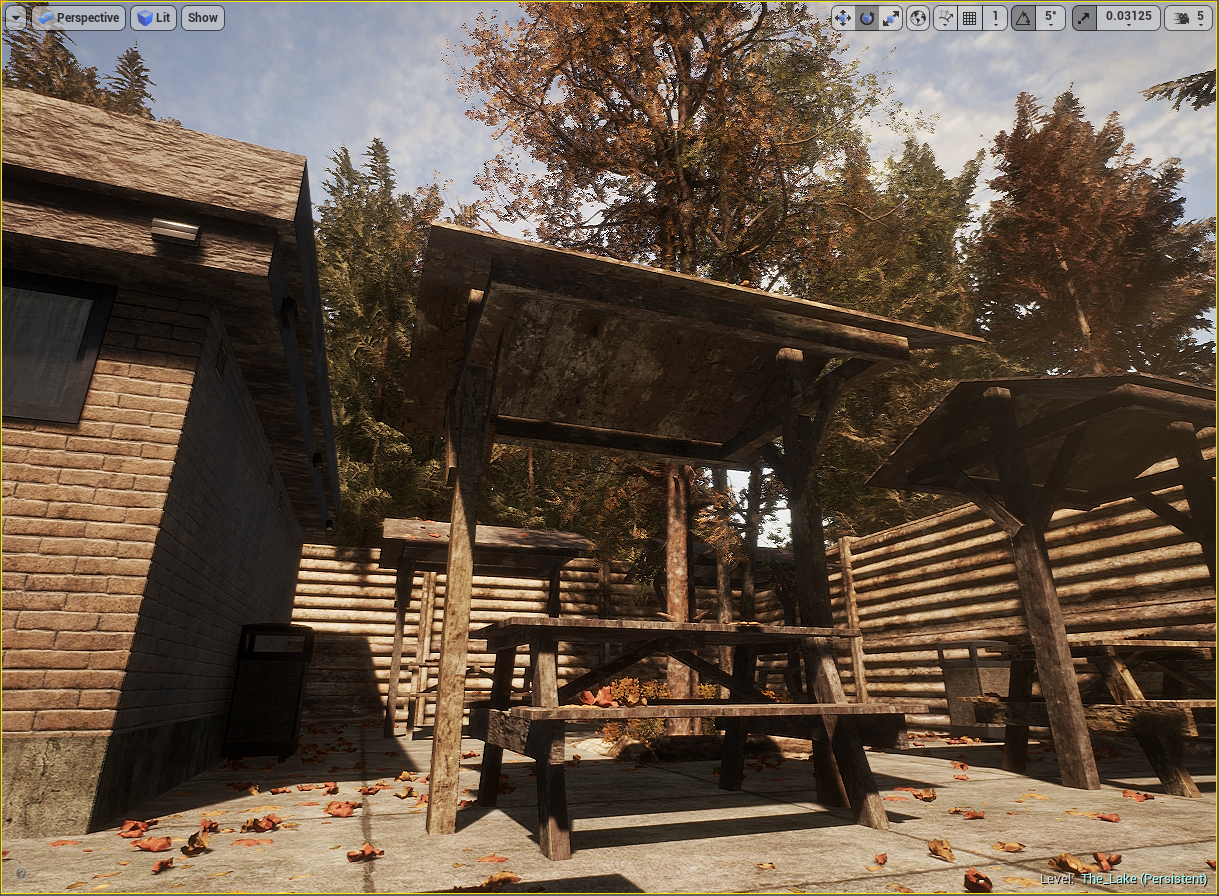
Task: Toggle rotation snapping triangle icon
Action: tap(1023, 17)
